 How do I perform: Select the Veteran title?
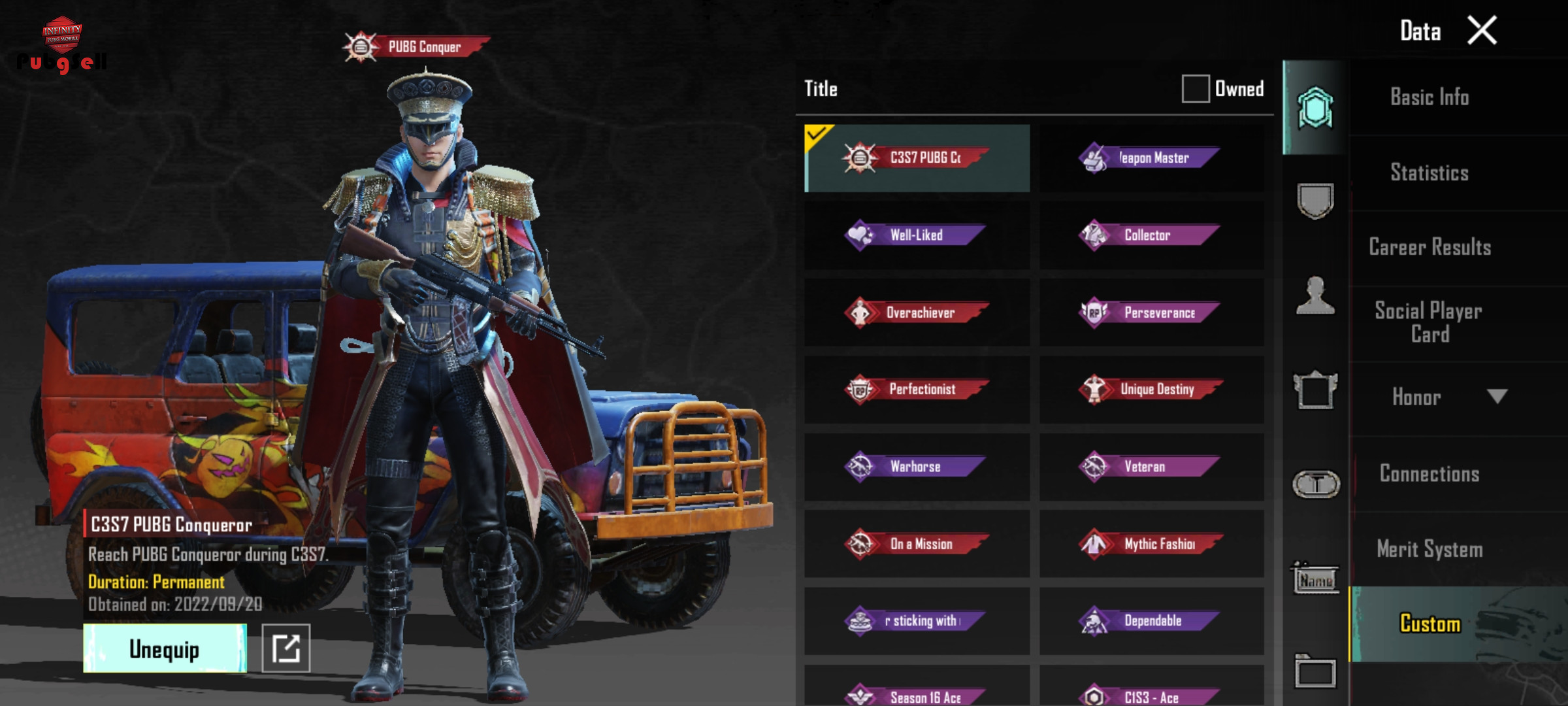pos(1151,467)
